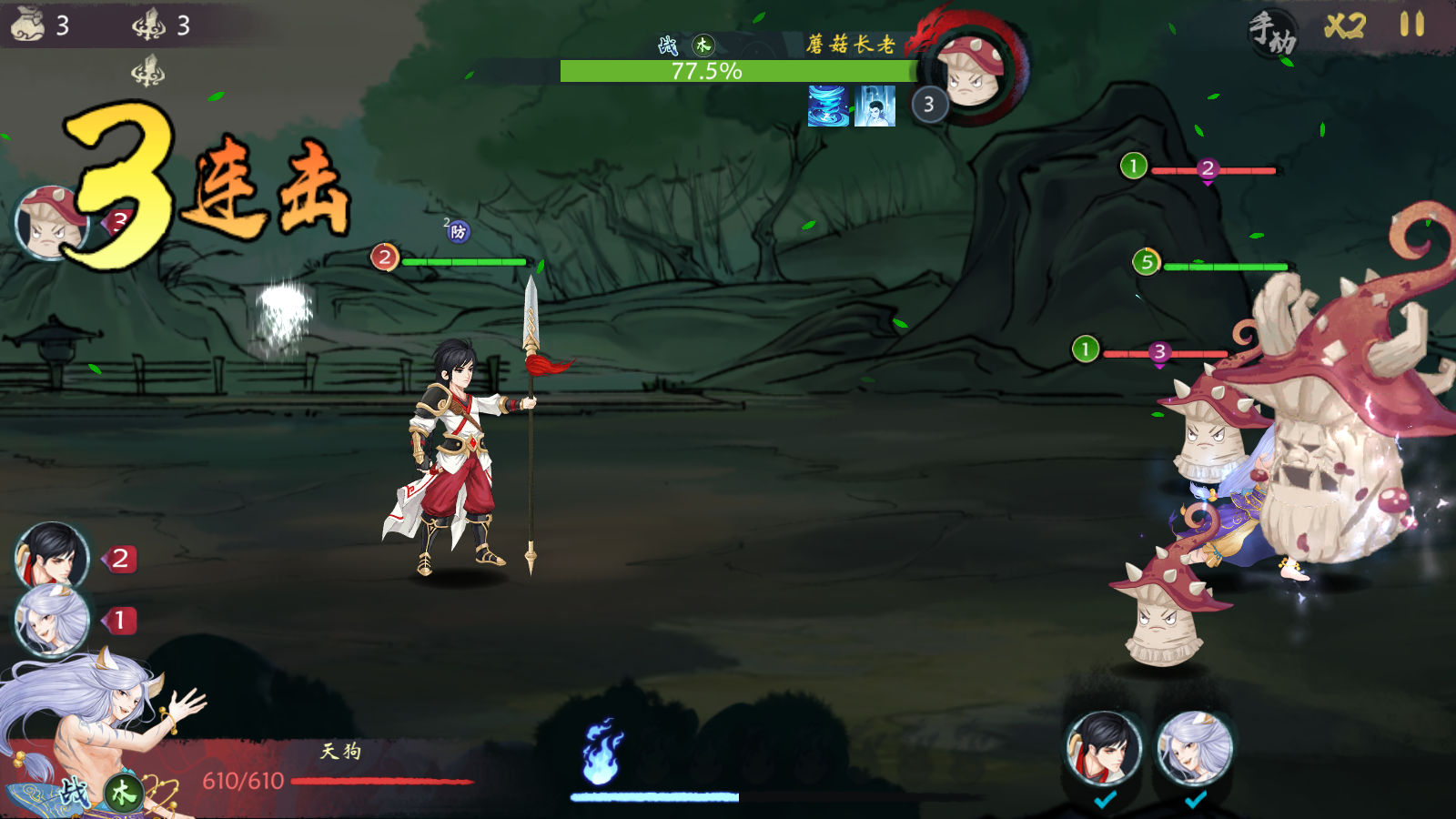Tap the defense buff icon above spearman
The height and width of the screenshot is (819, 1456).
coord(458,232)
